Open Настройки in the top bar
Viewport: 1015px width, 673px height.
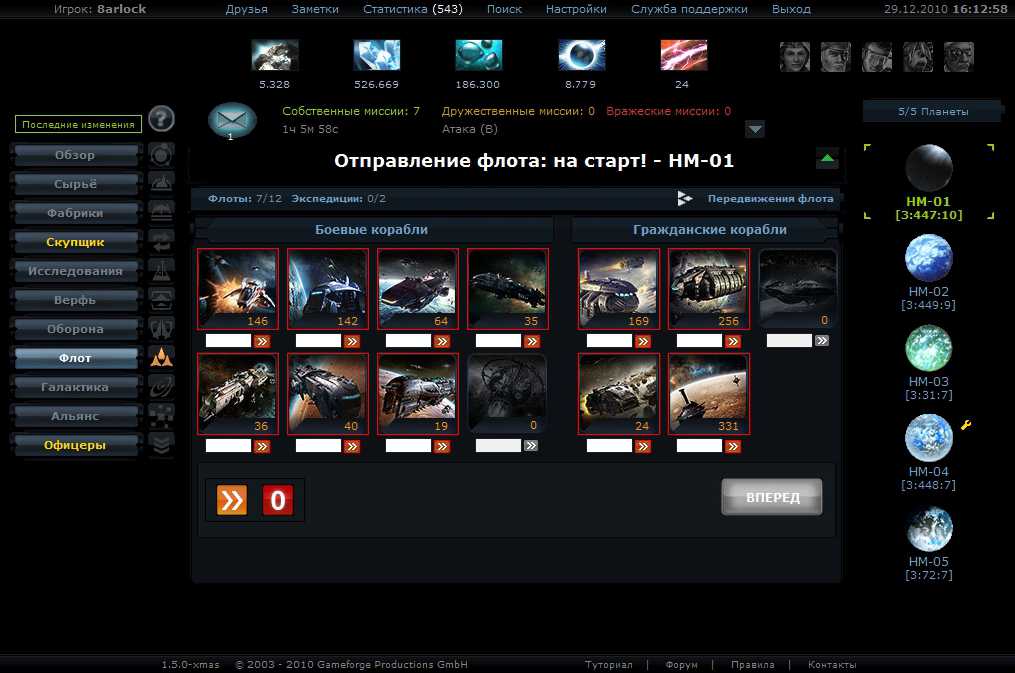click(576, 9)
